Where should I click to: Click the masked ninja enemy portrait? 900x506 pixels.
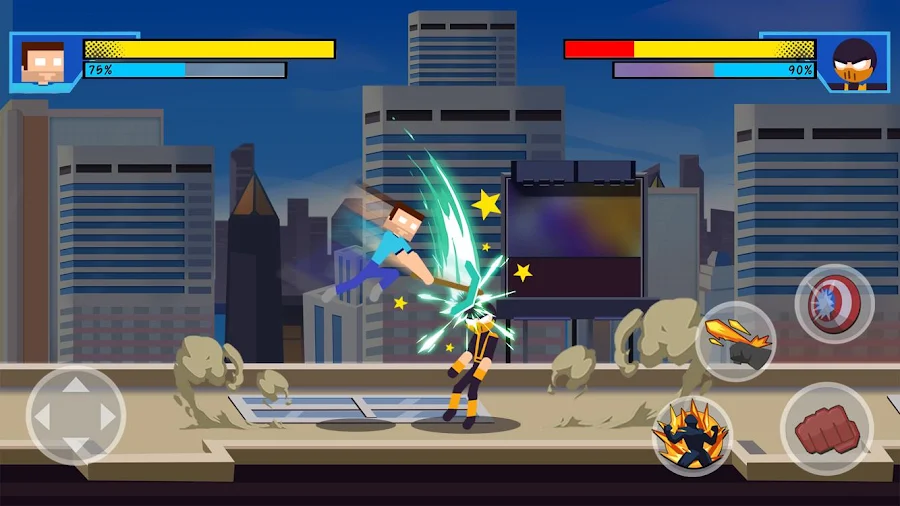853,63
